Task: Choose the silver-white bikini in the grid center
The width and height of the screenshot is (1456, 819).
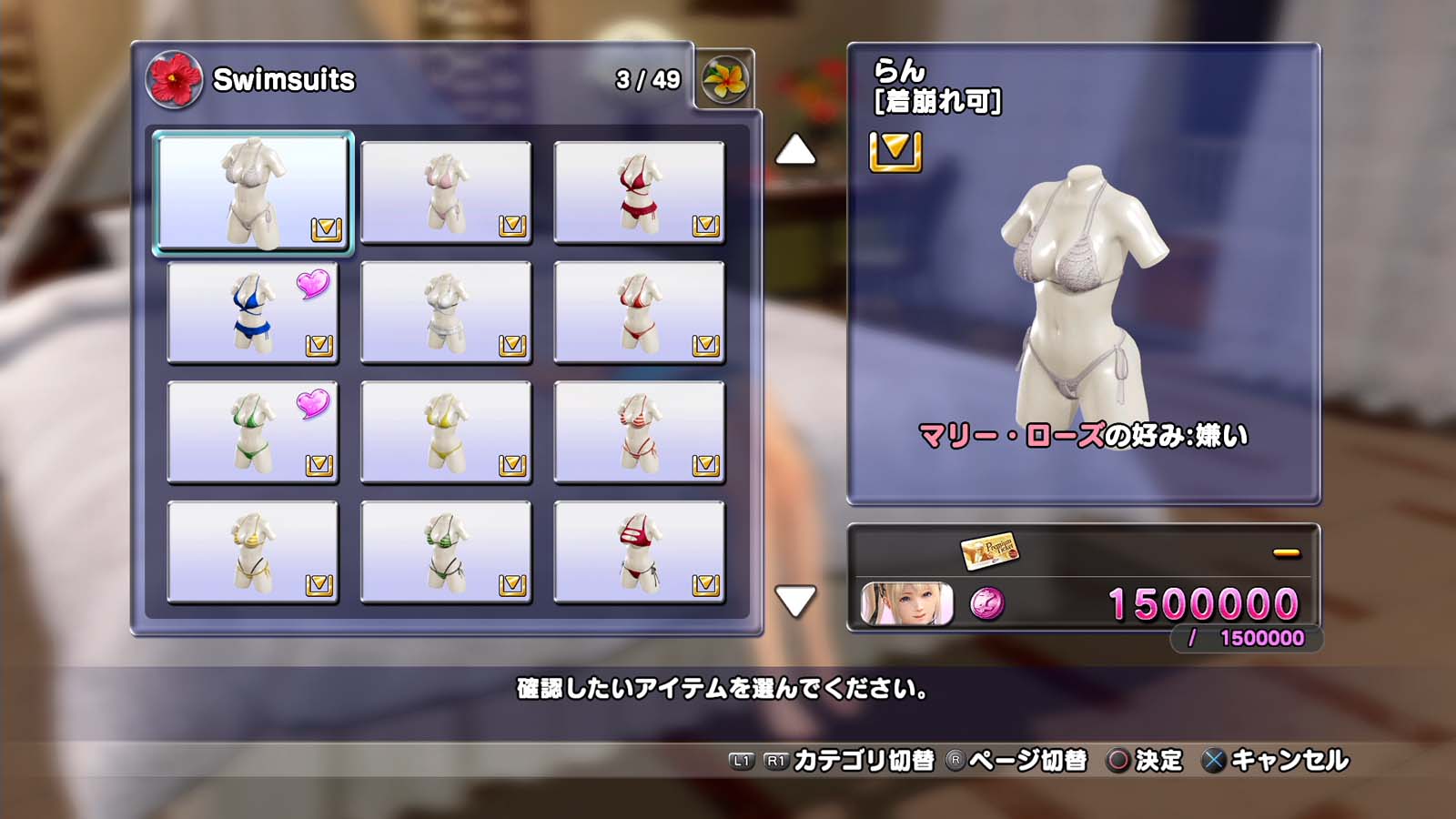Action: [446, 312]
